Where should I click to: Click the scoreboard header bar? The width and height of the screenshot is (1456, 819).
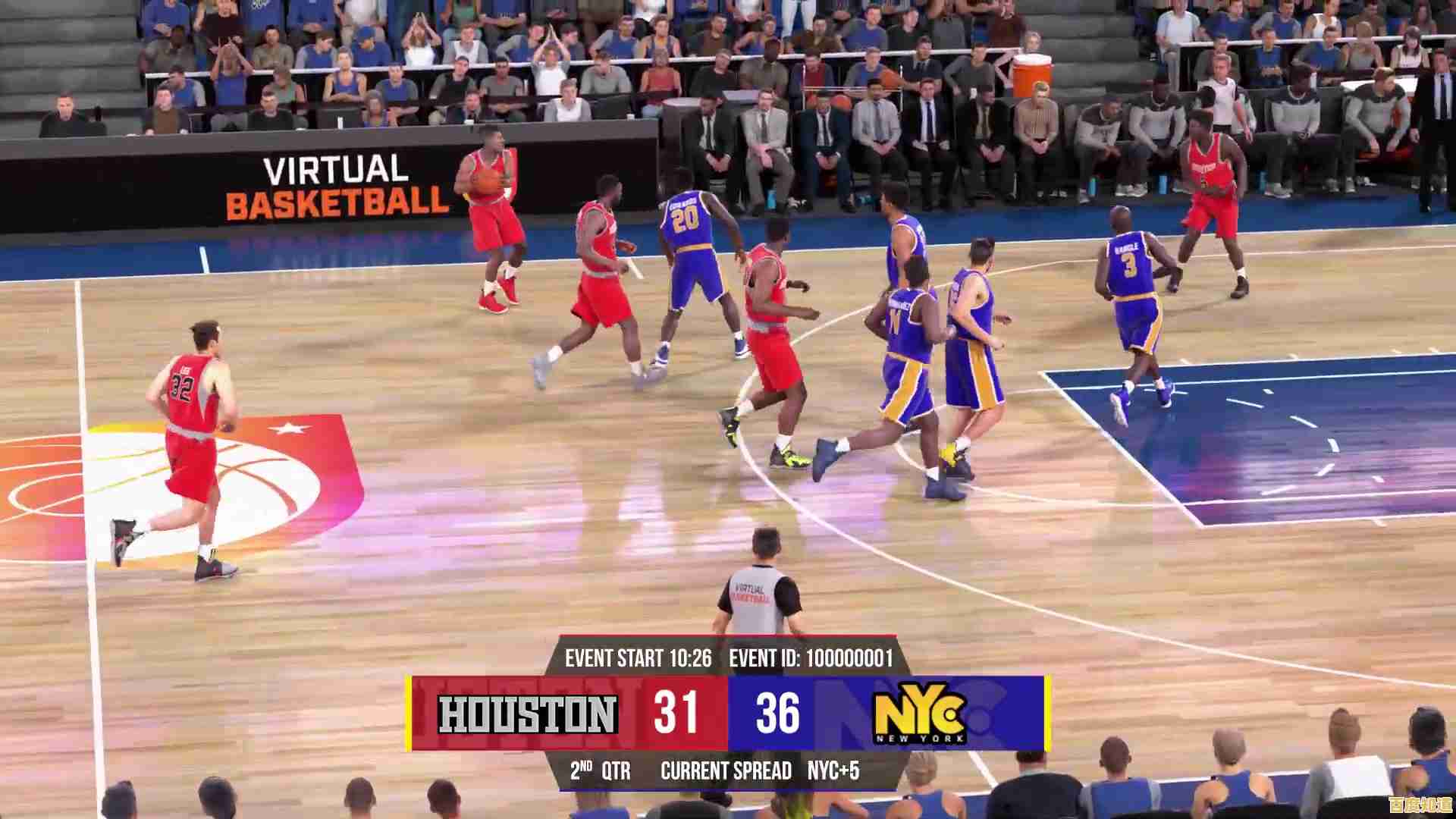pos(728,658)
